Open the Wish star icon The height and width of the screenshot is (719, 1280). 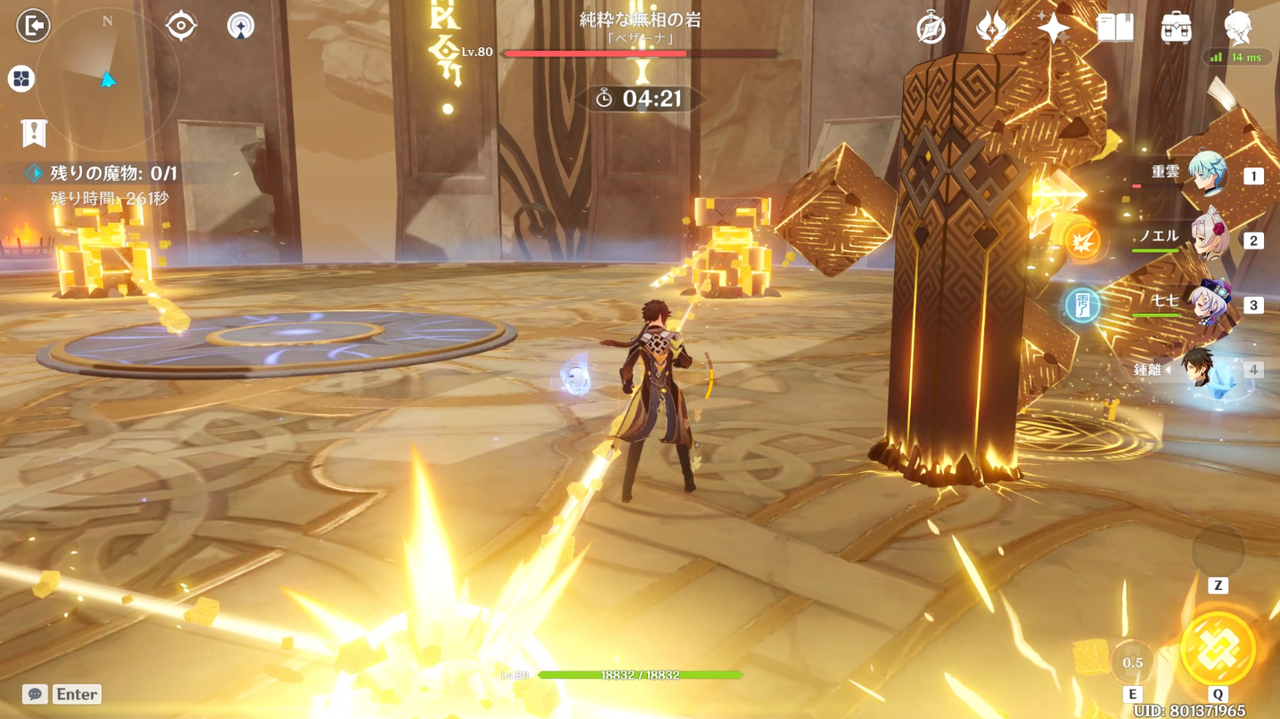point(1053,28)
